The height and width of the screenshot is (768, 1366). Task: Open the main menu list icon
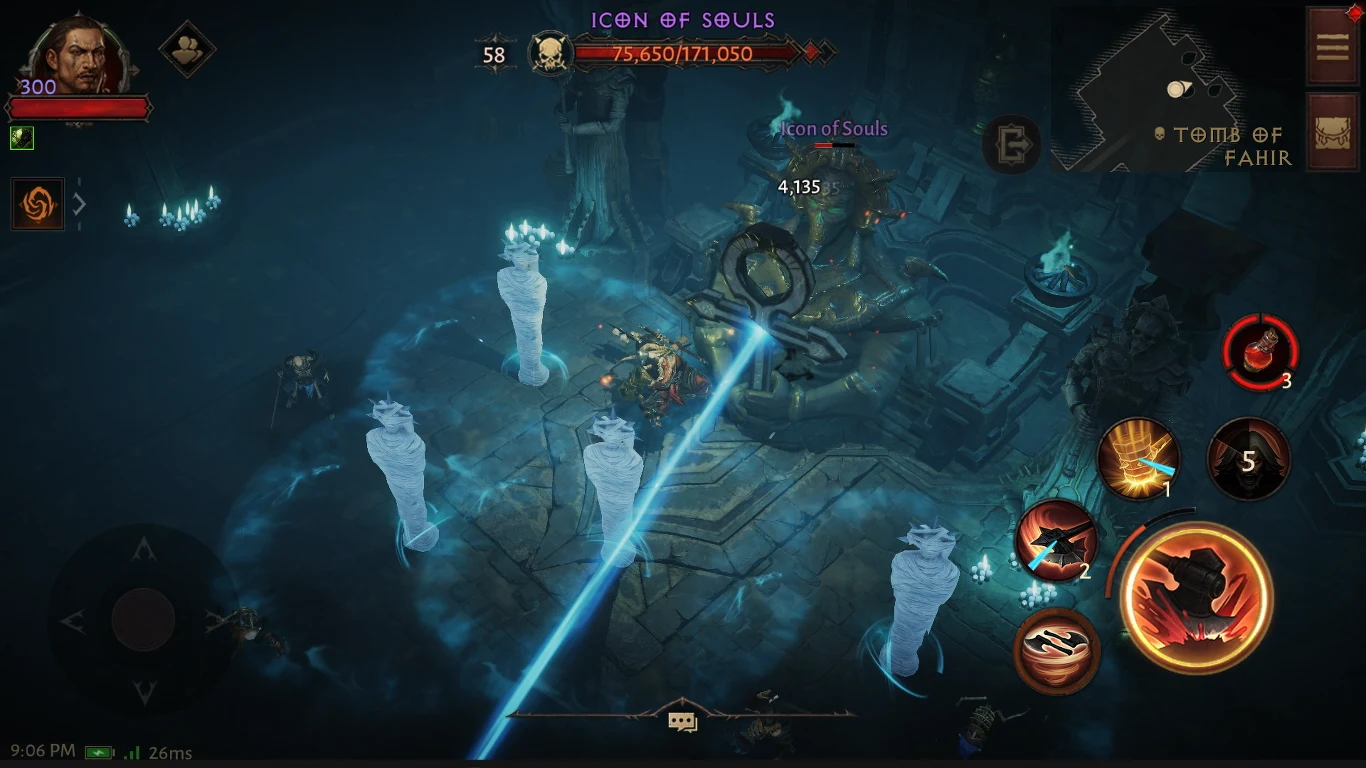click(1334, 45)
